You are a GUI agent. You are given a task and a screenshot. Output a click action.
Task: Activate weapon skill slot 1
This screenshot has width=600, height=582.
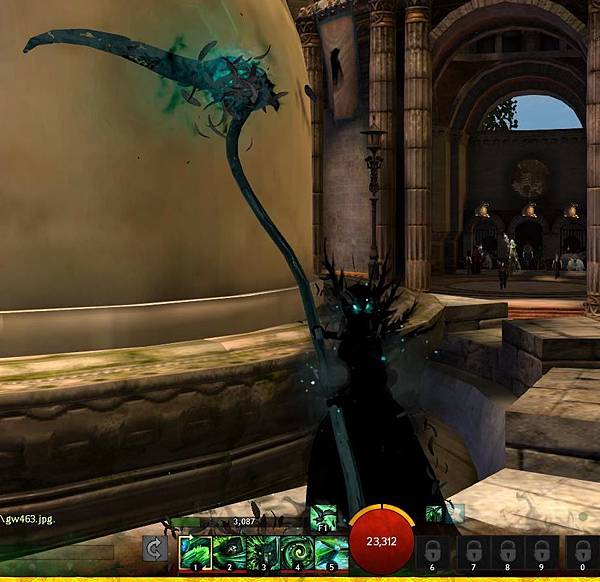click(196, 553)
